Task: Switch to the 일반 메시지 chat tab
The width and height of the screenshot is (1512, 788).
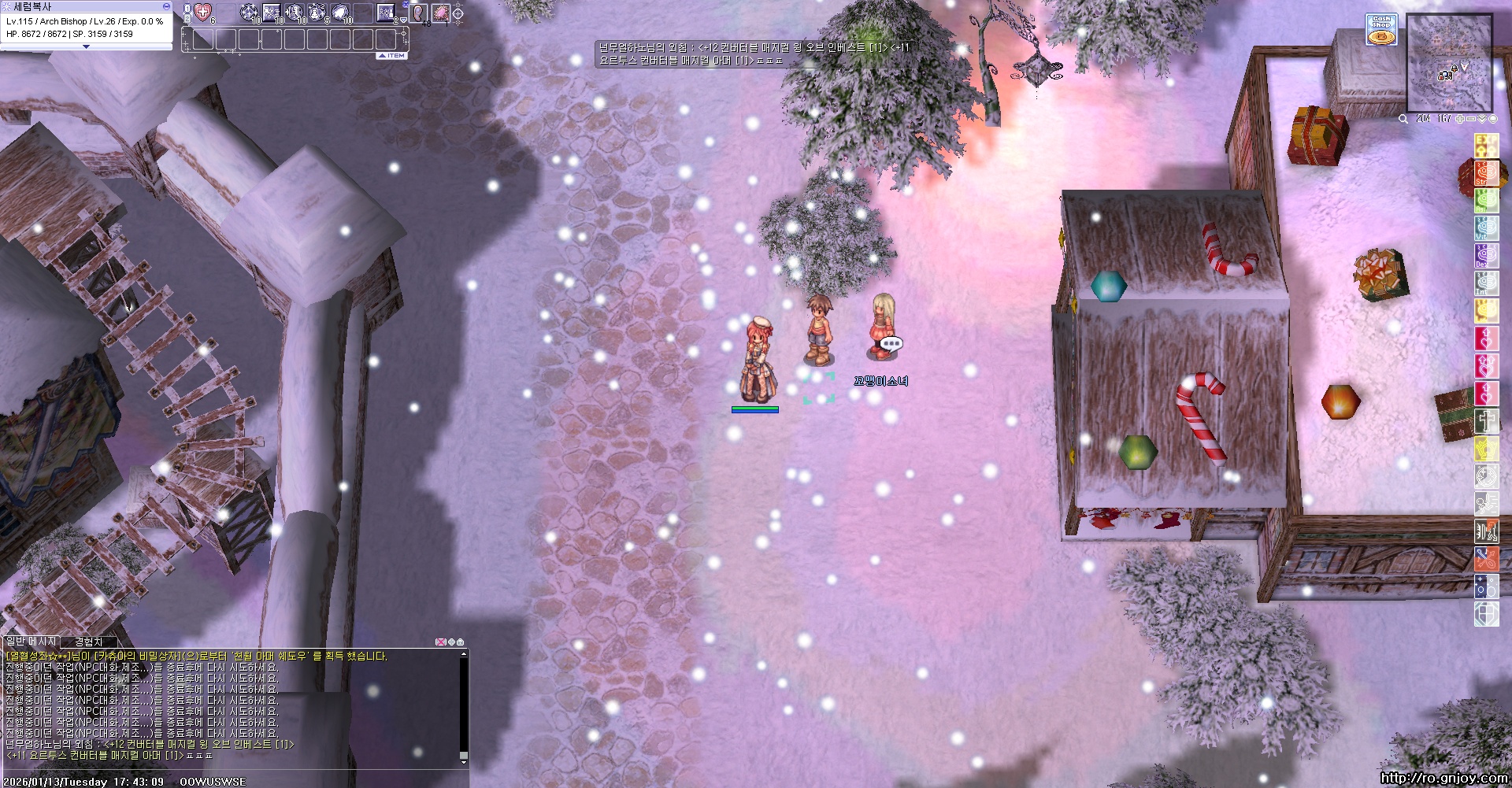Action: point(31,642)
